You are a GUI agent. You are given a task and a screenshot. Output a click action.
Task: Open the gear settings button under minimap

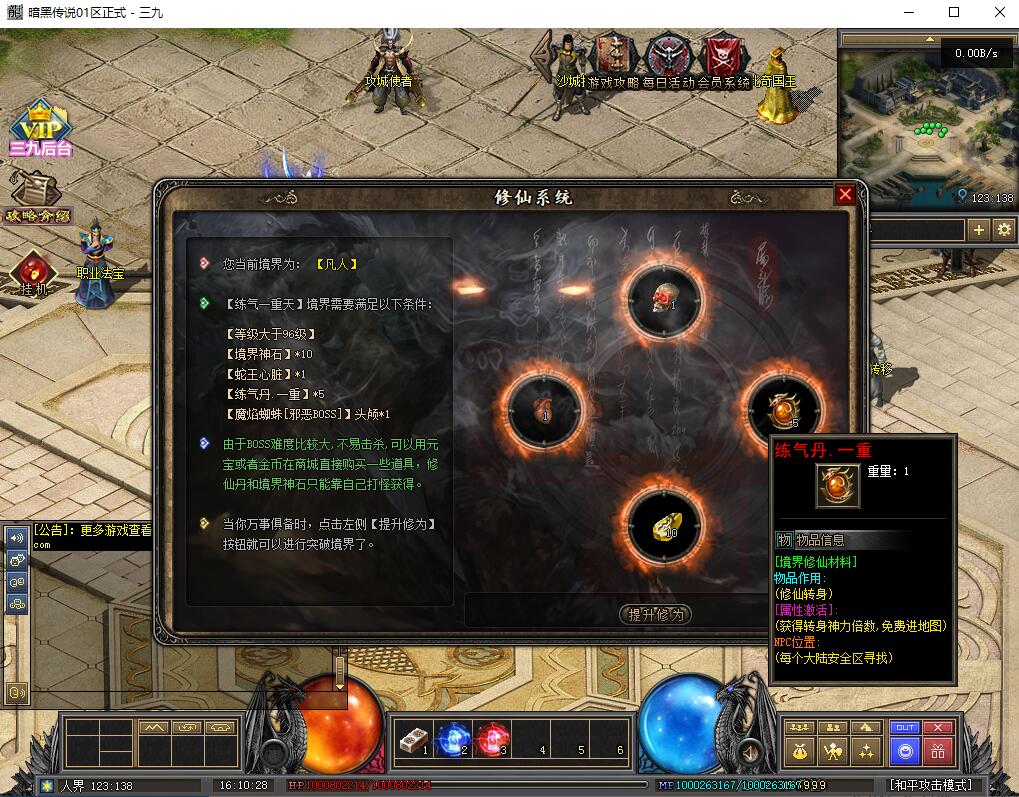[x=1004, y=230]
